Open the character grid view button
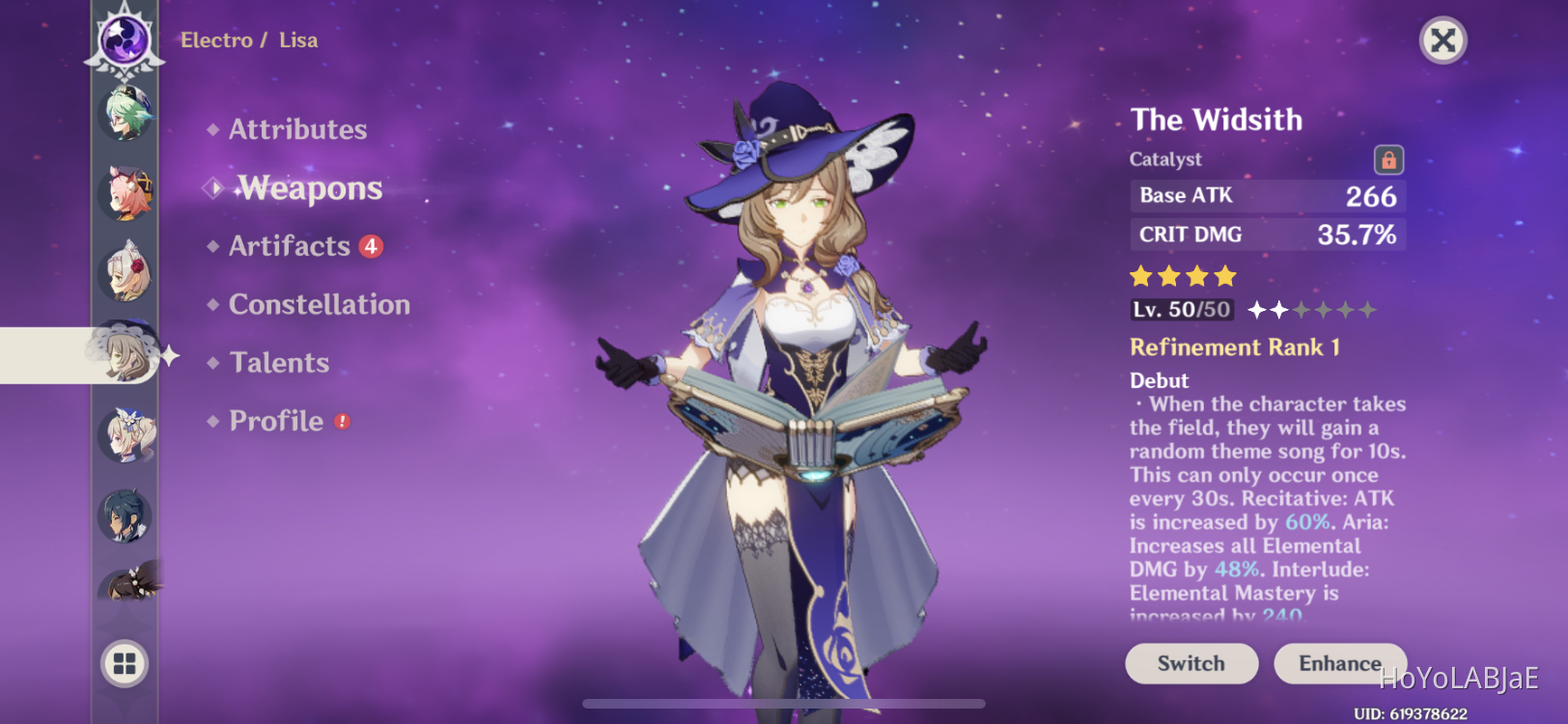 click(x=125, y=663)
